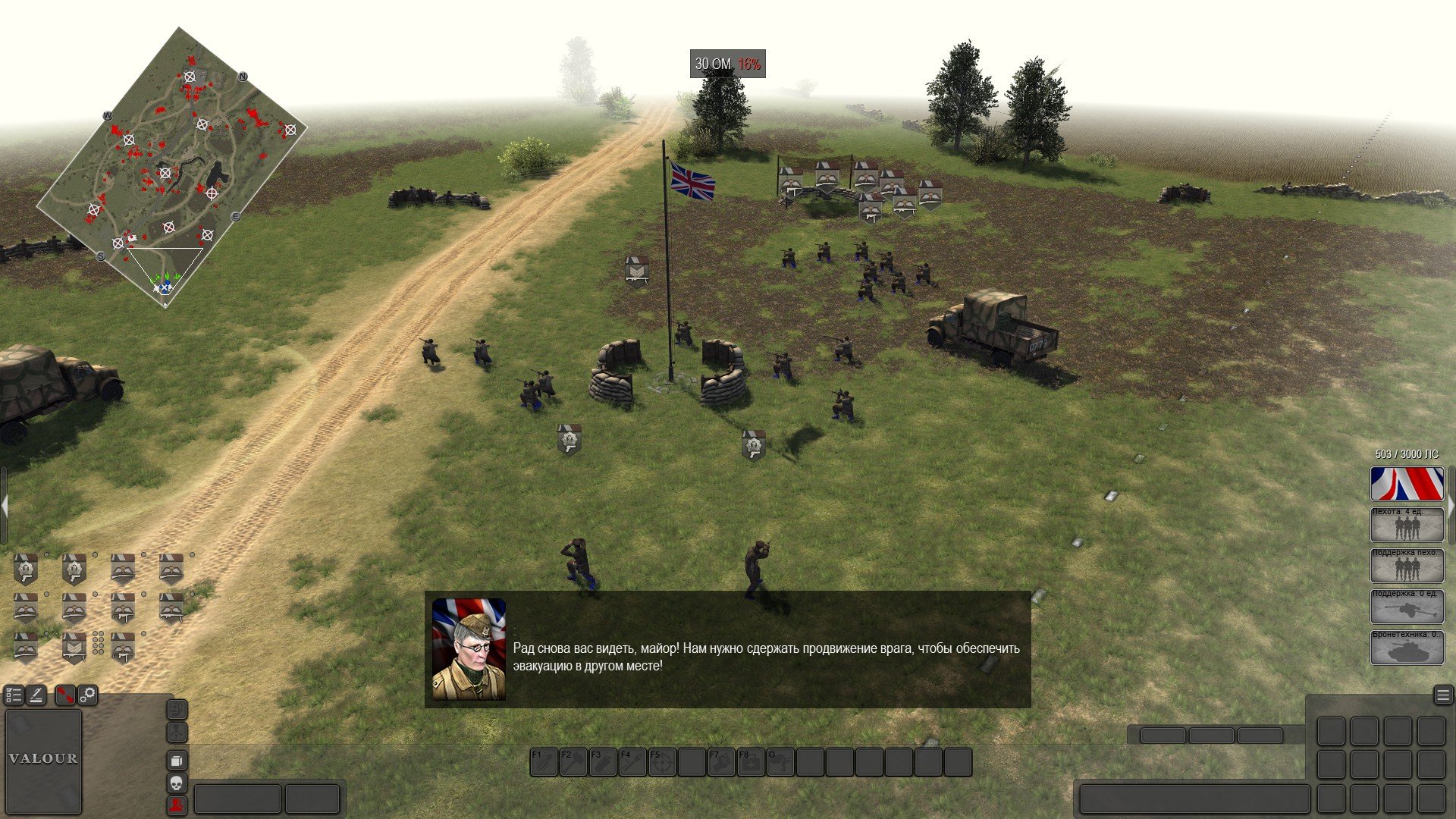Click the pencil drawing tool button
Viewport: 1456px width, 819px height.
coord(36,695)
